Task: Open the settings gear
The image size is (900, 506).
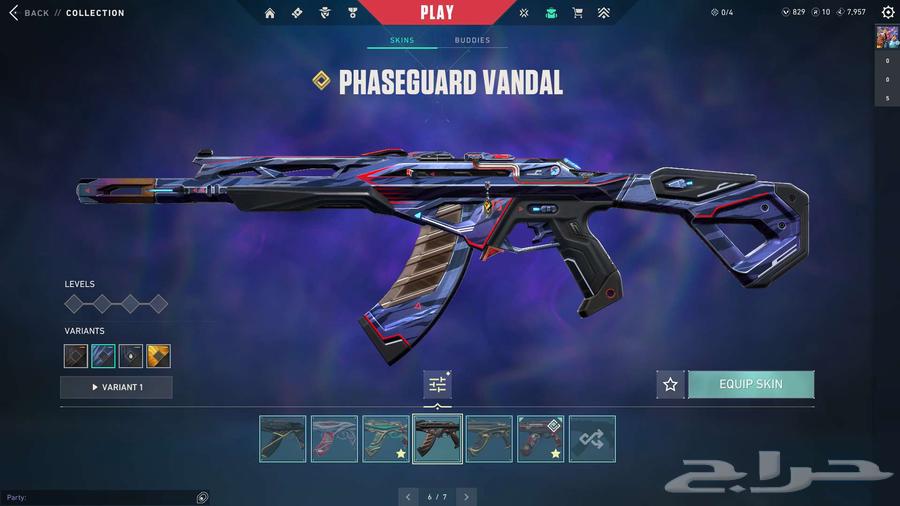Action: [888, 13]
